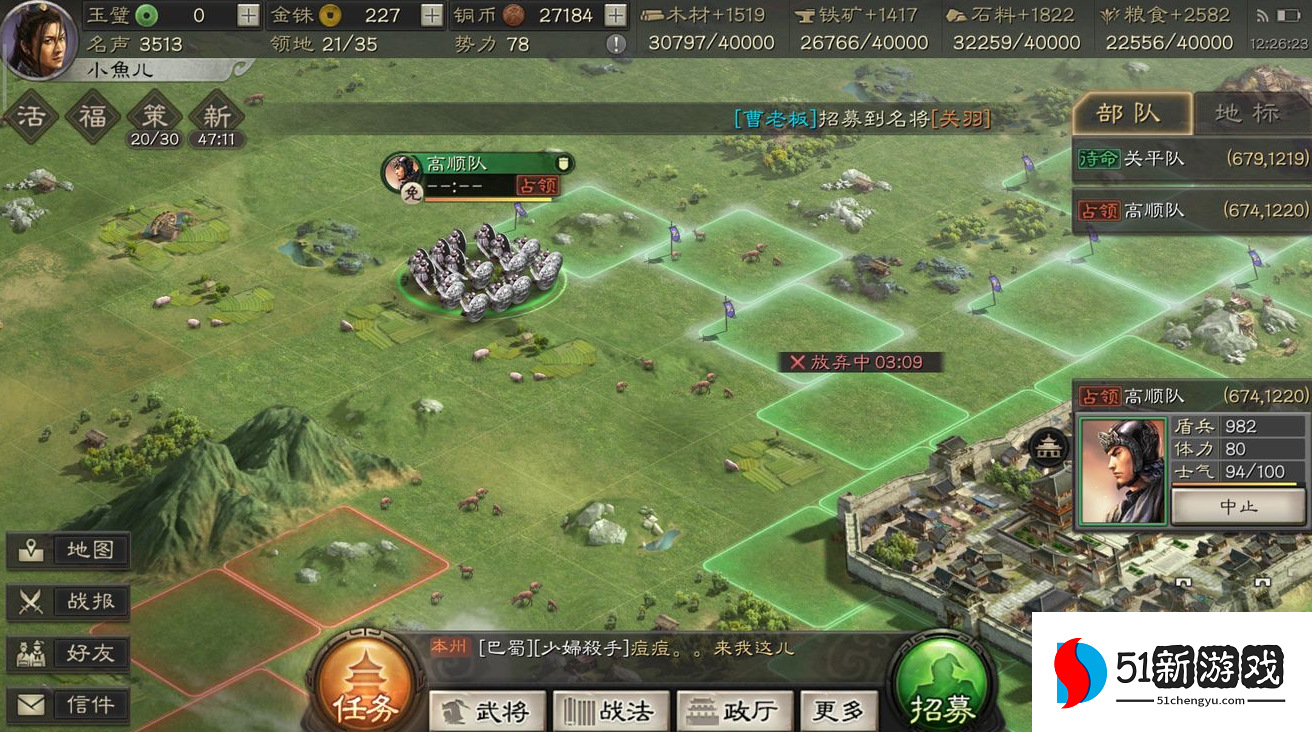Viewport: 1312px width, 732px height.
Task: Open the 福 welfare rewards icon
Action: click(x=93, y=116)
